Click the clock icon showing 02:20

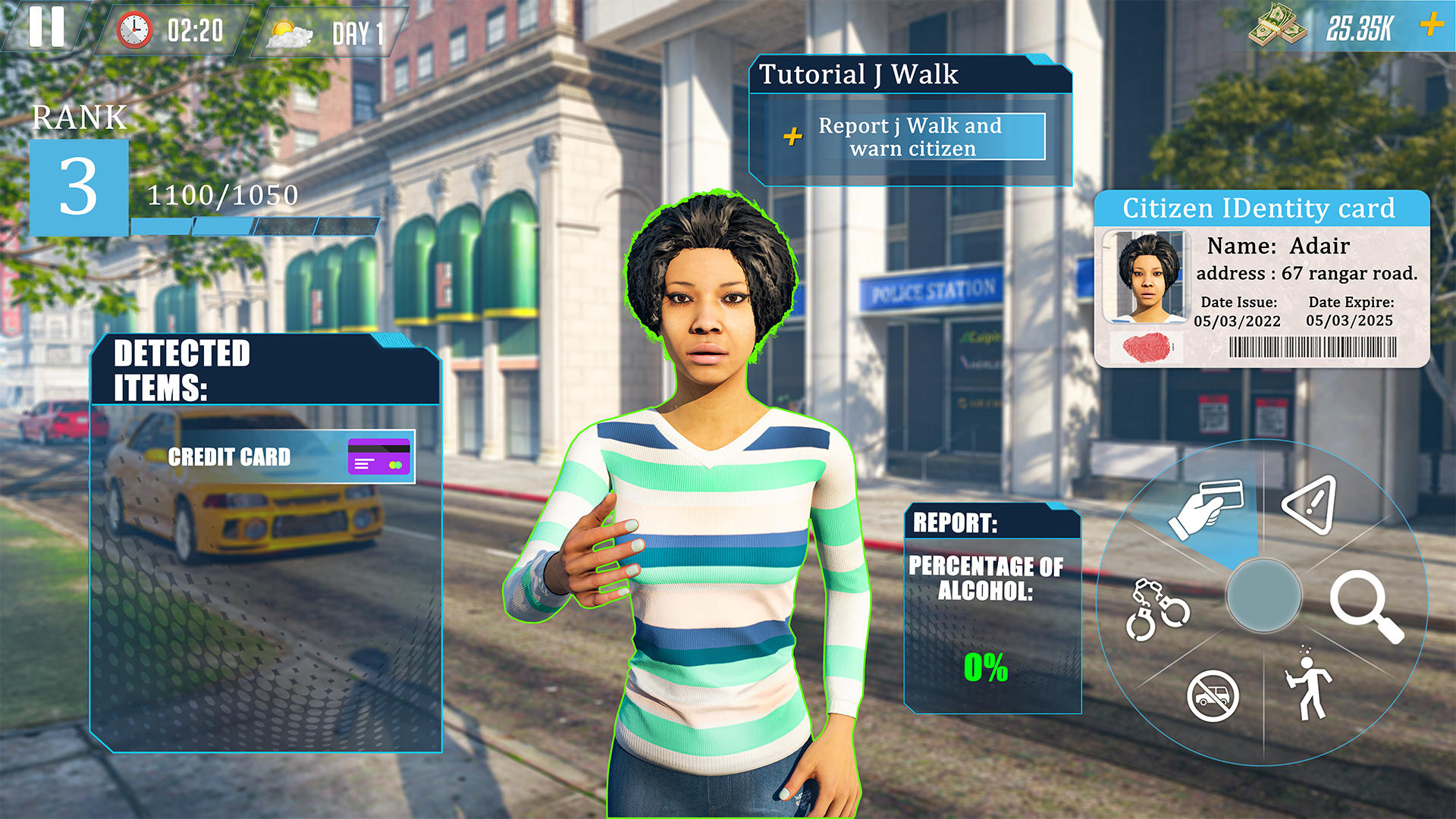coord(133,30)
